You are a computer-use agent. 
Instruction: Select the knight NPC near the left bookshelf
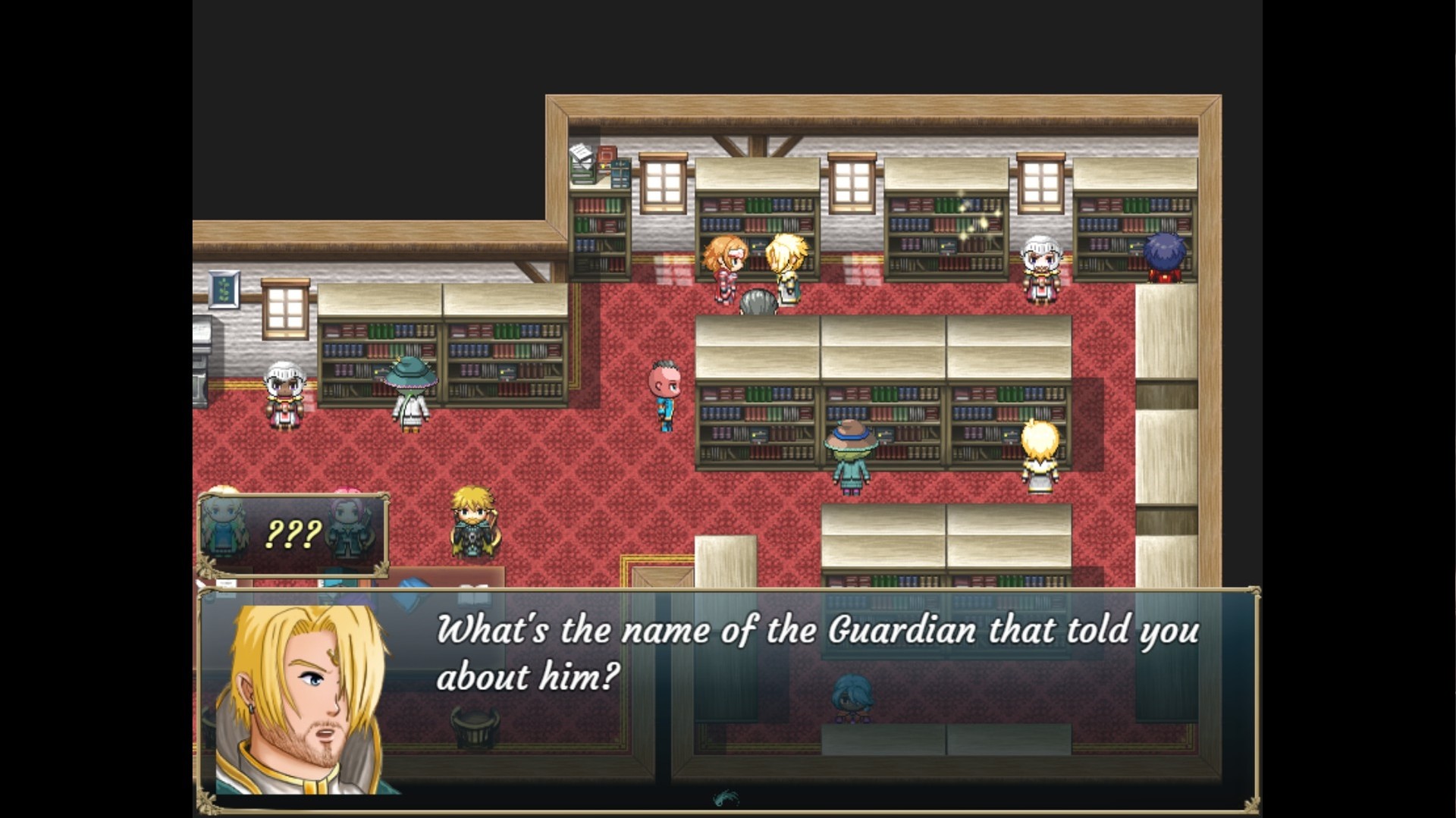(283, 398)
